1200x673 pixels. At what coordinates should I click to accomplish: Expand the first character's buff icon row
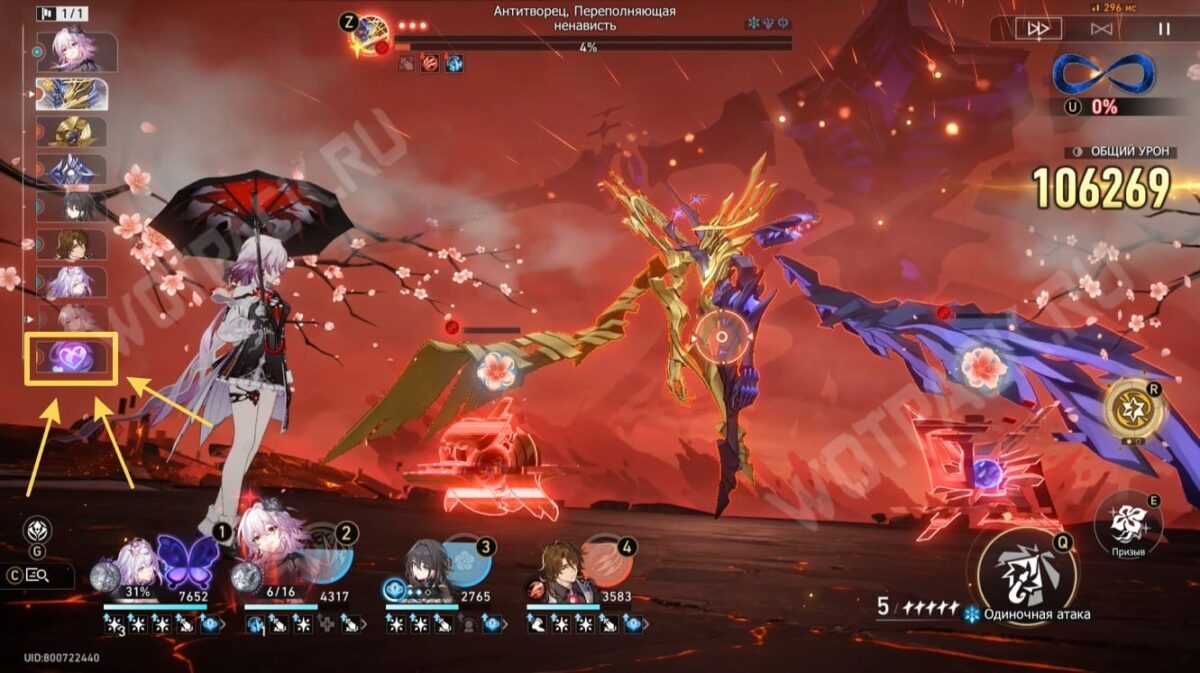pyautogui.click(x=221, y=624)
